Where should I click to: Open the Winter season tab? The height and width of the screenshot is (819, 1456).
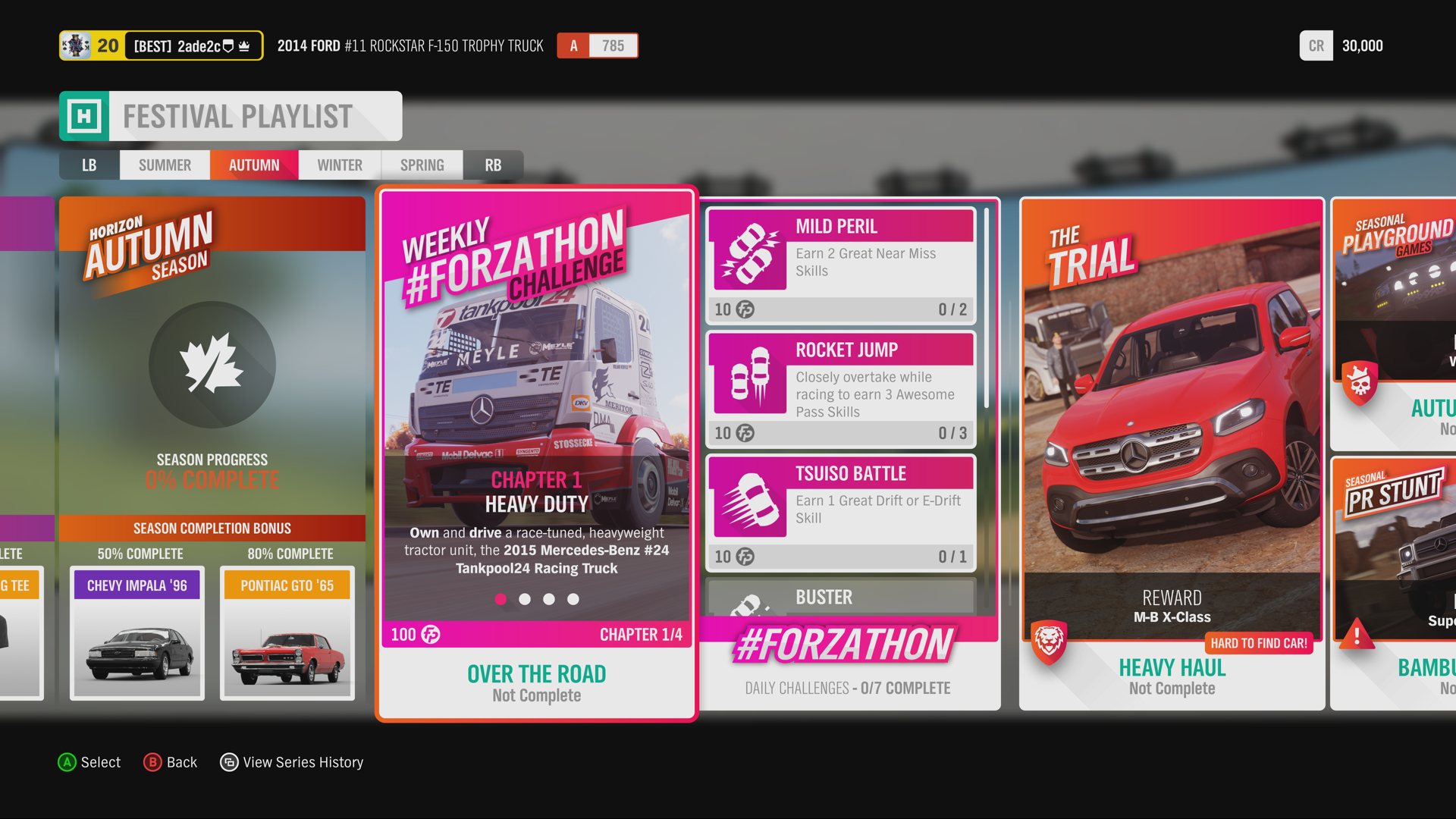tap(340, 165)
